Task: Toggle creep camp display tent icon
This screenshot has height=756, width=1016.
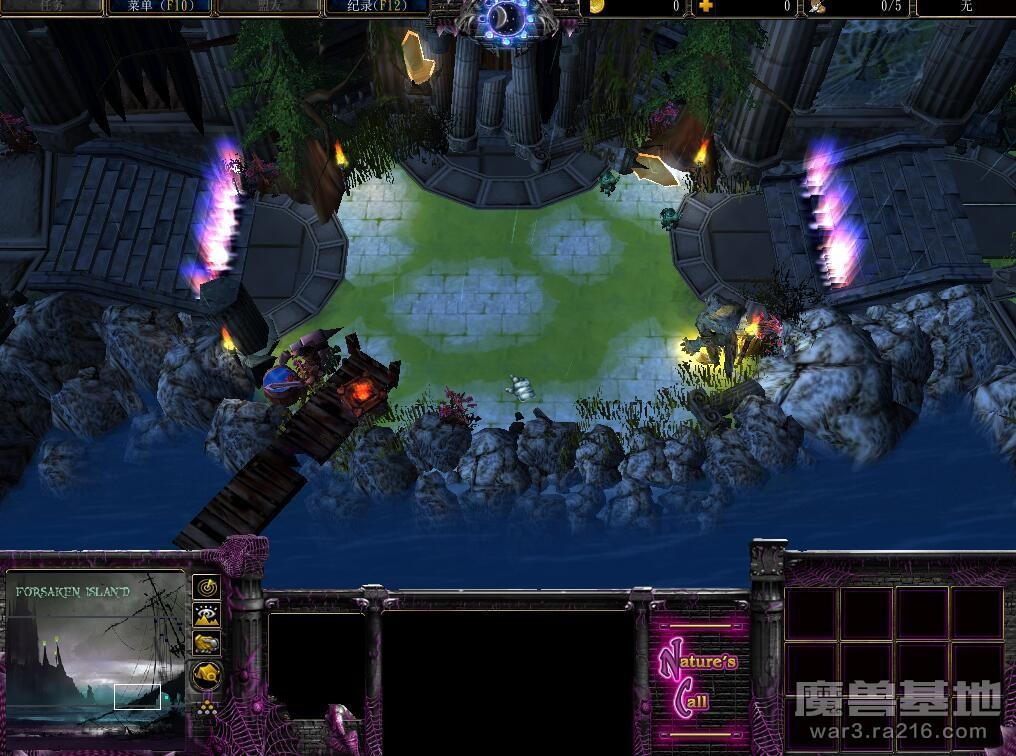Action: click(207, 675)
